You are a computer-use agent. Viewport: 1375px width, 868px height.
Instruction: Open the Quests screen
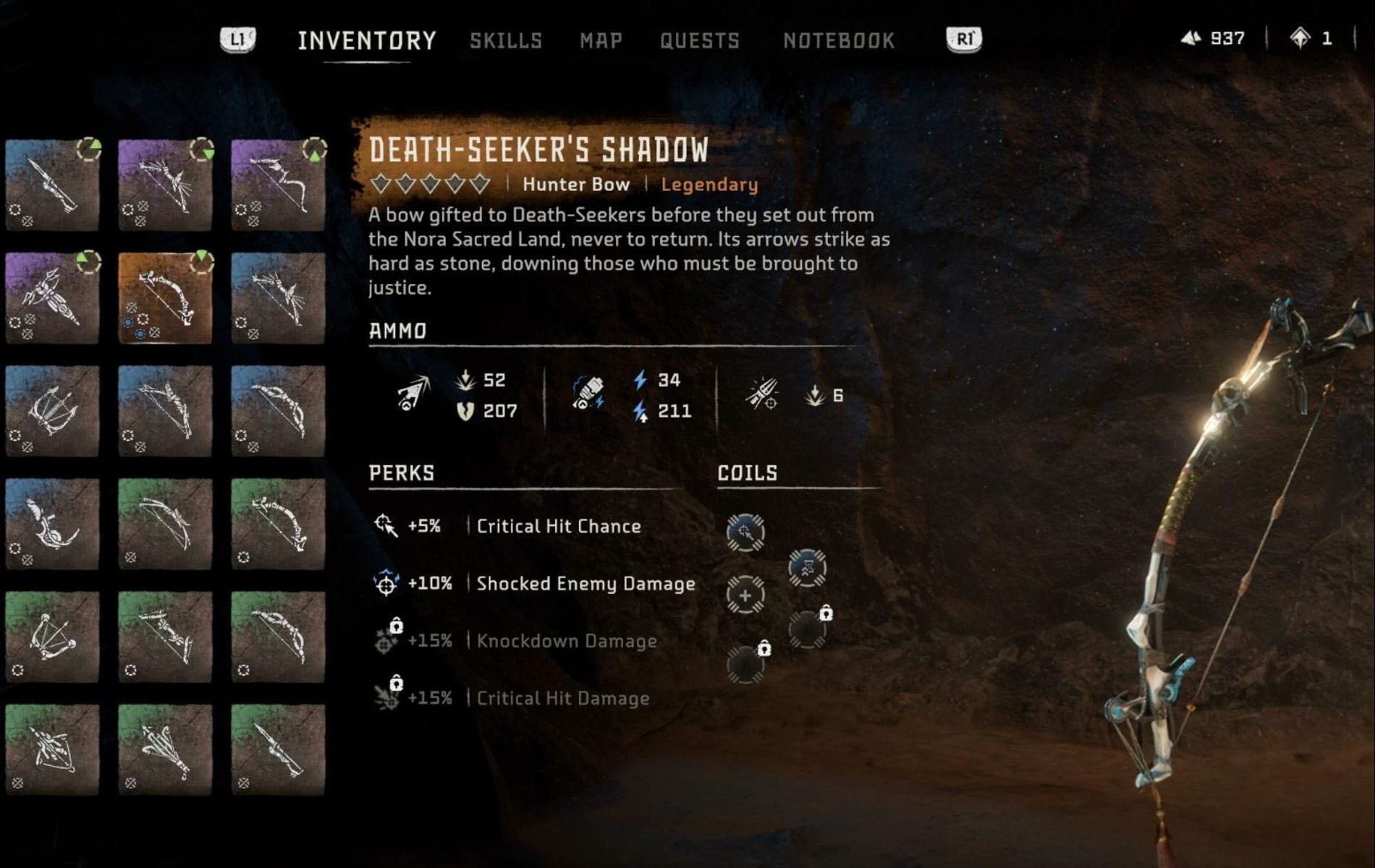(x=699, y=41)
